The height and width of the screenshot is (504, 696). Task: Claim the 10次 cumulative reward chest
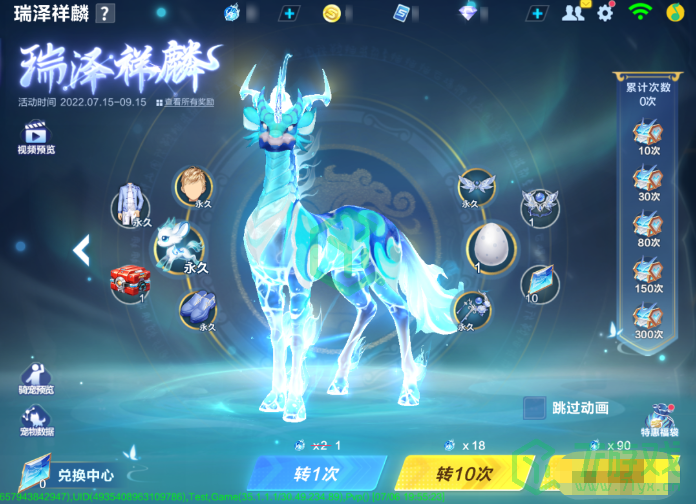[648, 136]
